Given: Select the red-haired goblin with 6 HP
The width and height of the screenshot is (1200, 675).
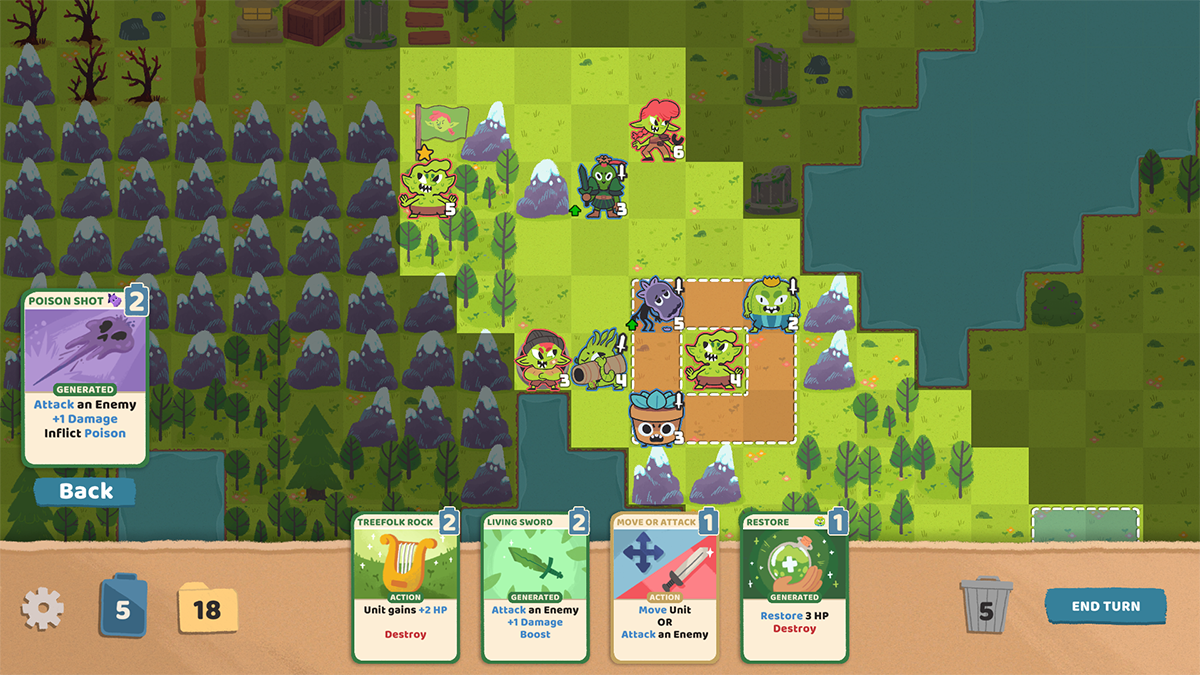Looking at the screenshot, I should point(656,131).
